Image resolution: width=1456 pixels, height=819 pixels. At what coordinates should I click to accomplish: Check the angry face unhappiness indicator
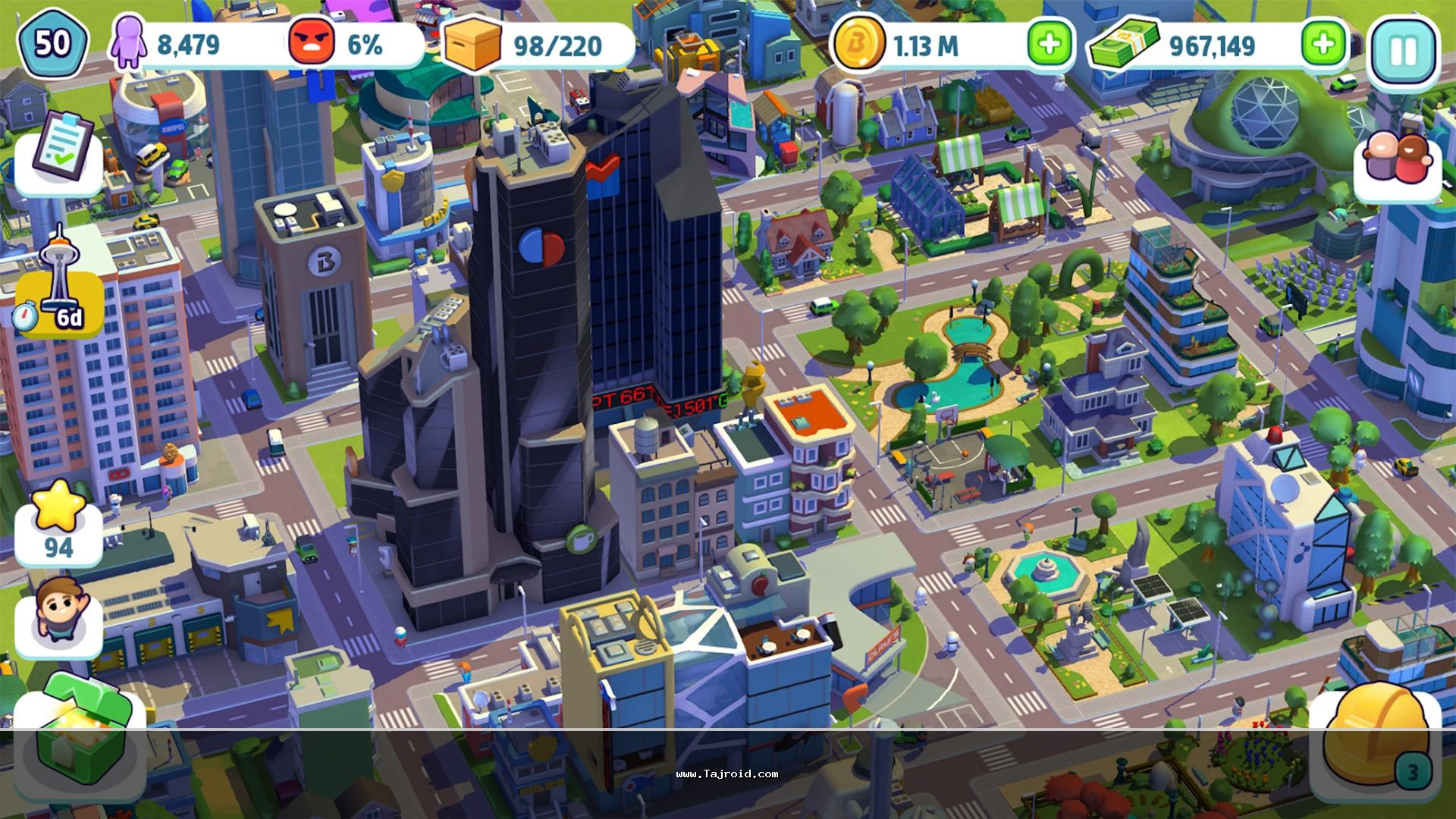tap(312, 44)
